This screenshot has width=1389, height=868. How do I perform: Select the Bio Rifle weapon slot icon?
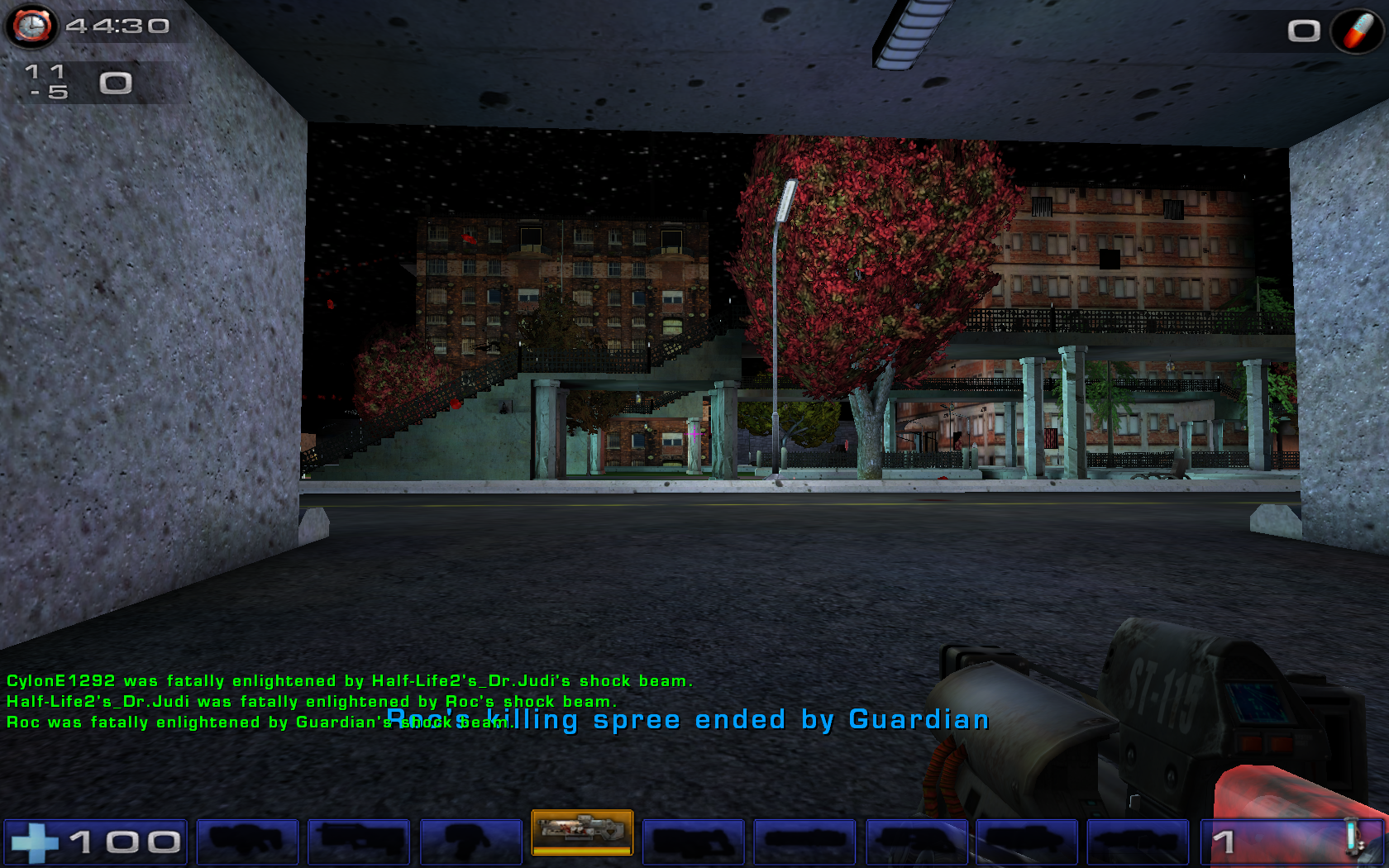pos(470,839)
